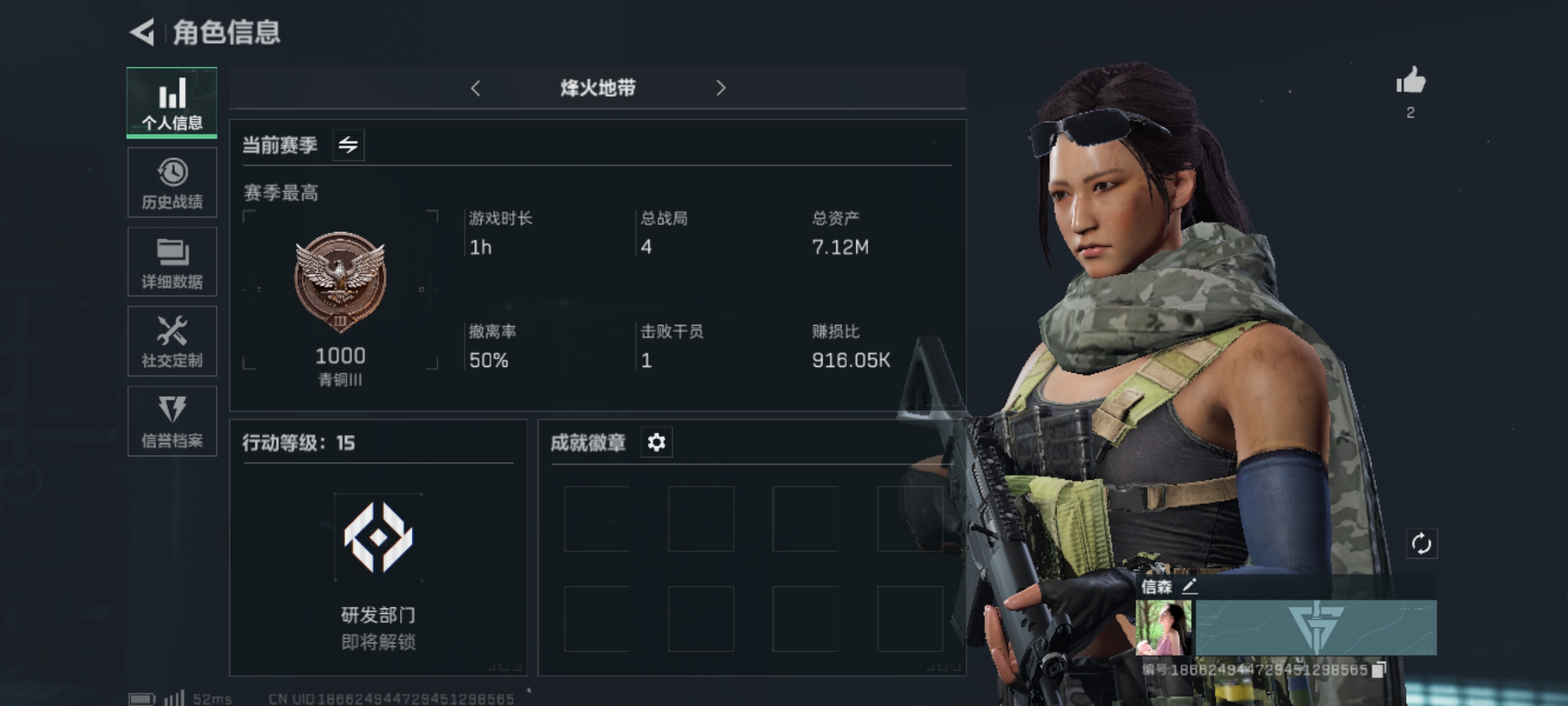Screen dimensions: 1568x706
Task: Copy the player ID number
Action: pos(1379,669)
